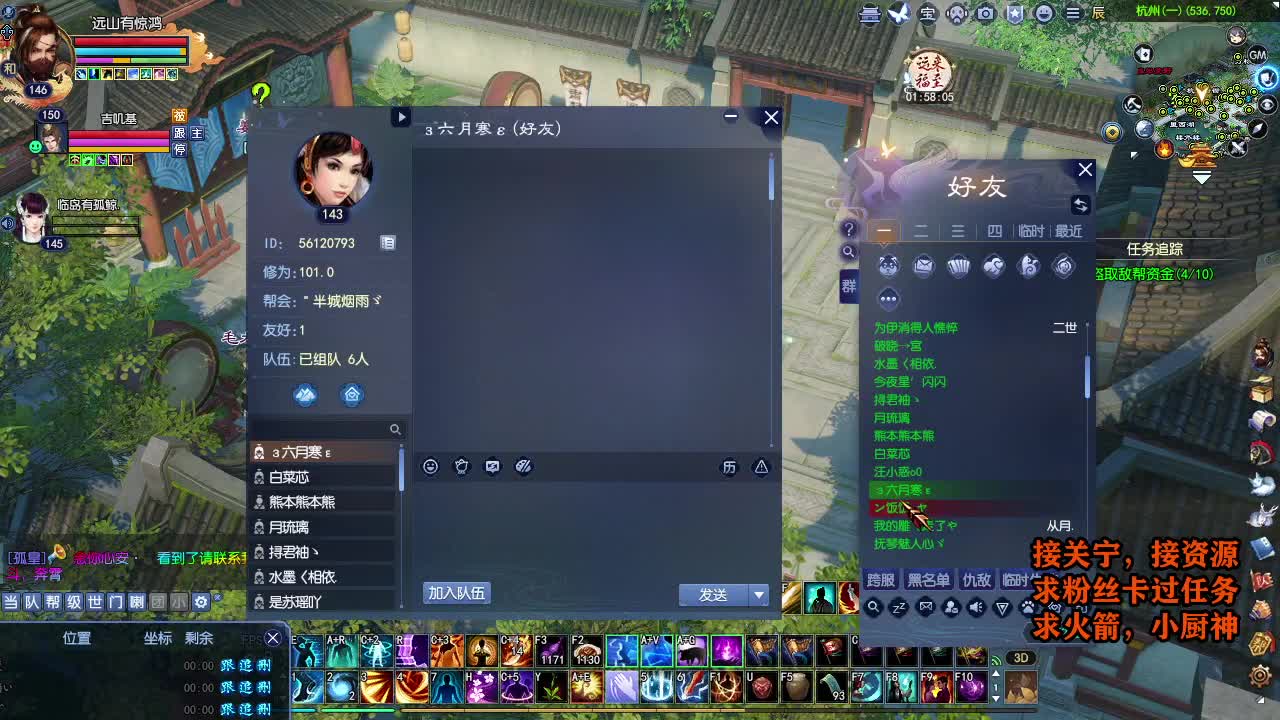Image resolution: width=1280 pixels, height=720 pixels.
Task: Click the 加入队伍 join team button
Action: point(458,592)
